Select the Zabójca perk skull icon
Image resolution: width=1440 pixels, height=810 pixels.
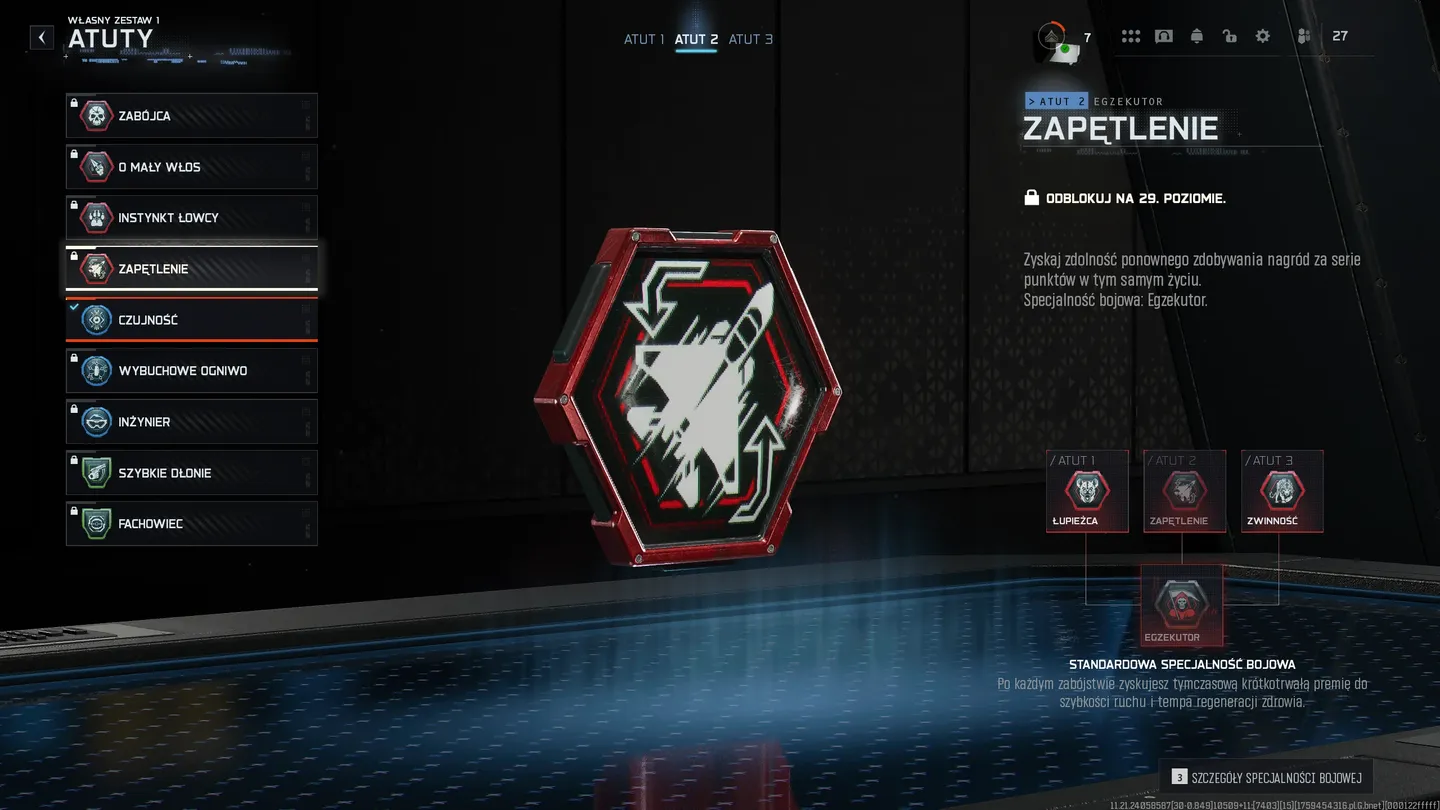click(x=96, y=115)
